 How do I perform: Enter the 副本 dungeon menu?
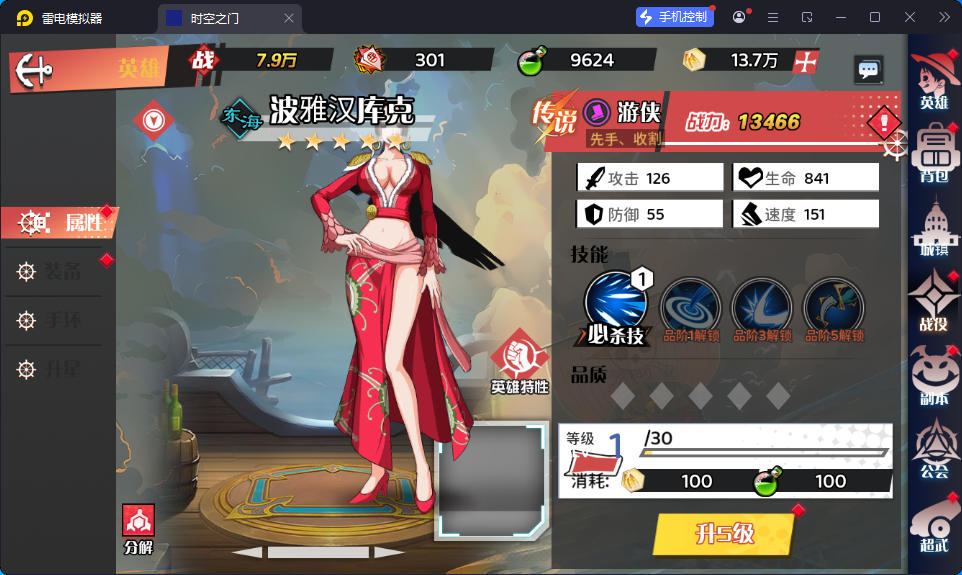[x=935, y=375]
